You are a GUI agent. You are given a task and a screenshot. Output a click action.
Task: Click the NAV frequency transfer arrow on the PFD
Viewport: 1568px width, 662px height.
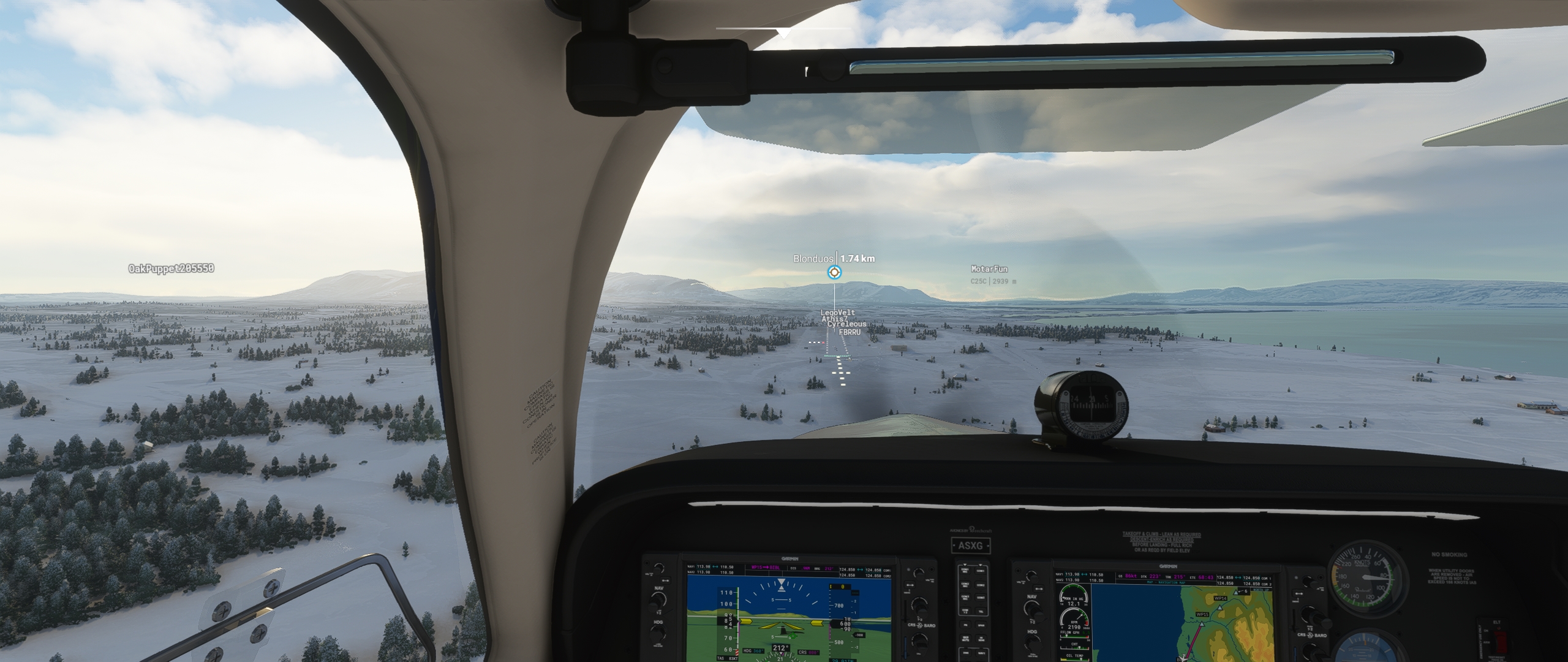point(666,581)
